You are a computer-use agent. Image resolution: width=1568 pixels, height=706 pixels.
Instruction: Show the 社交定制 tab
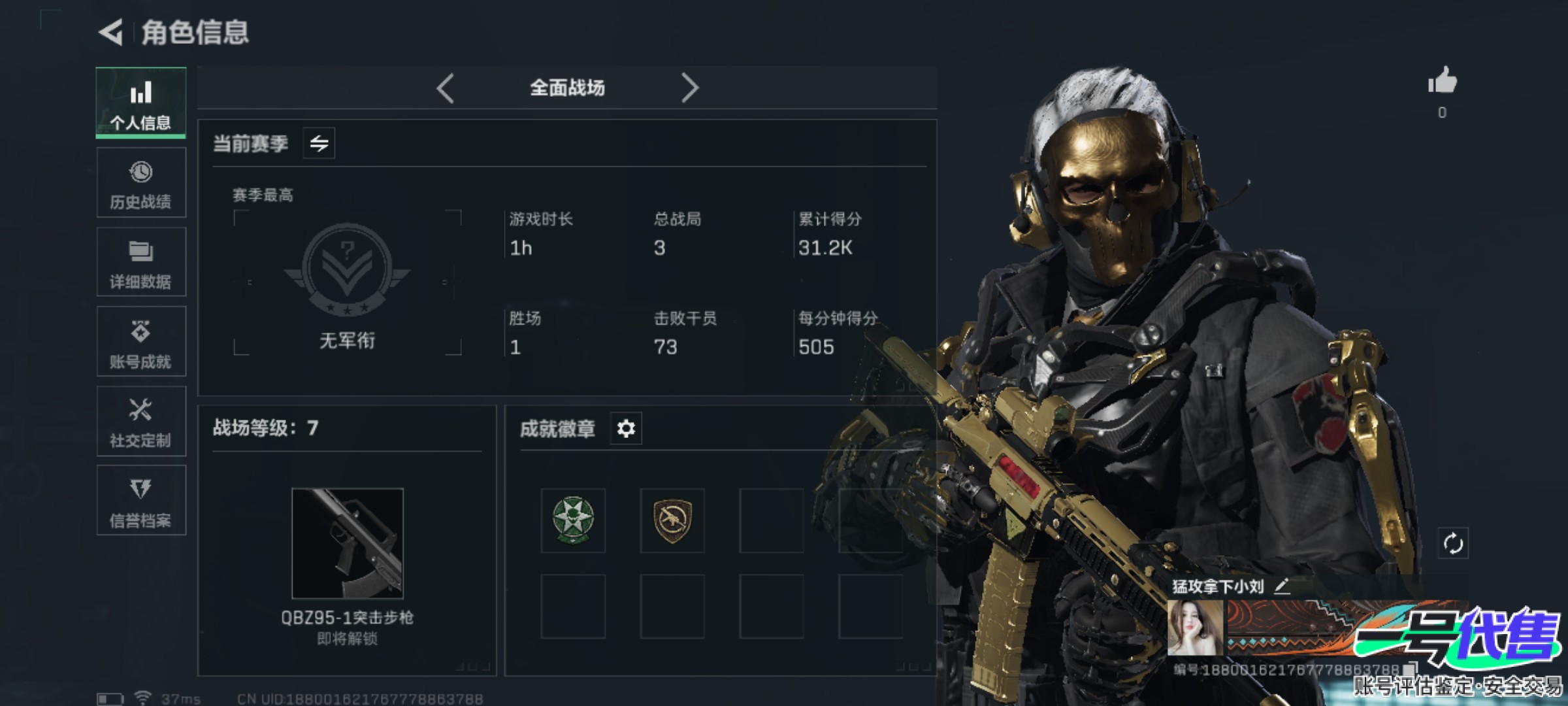(140, 422)
